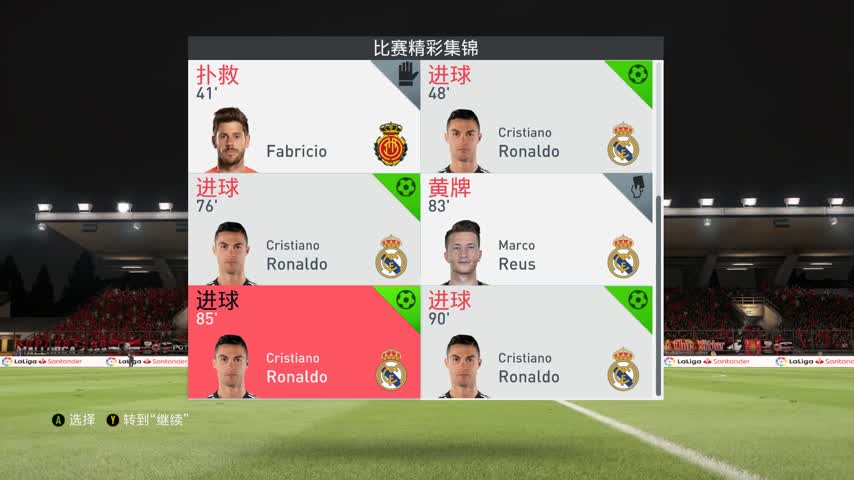Play the highlighted 85' Ronaldo goal
854x480 pixels.
click(304, 343)
